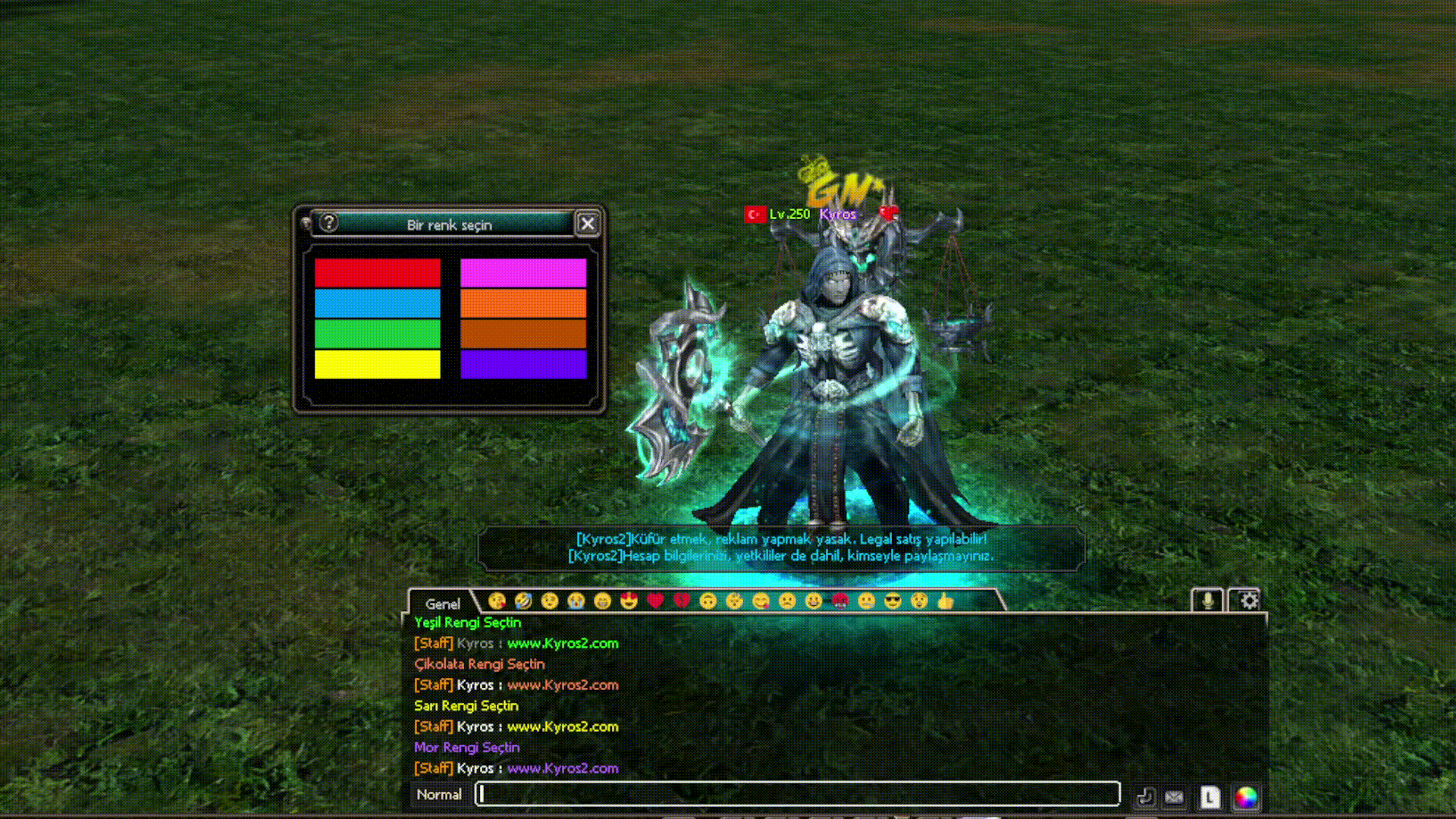The image size is (1456, 819).
Task: Choose the cyan color swatch
Action: 377,303
